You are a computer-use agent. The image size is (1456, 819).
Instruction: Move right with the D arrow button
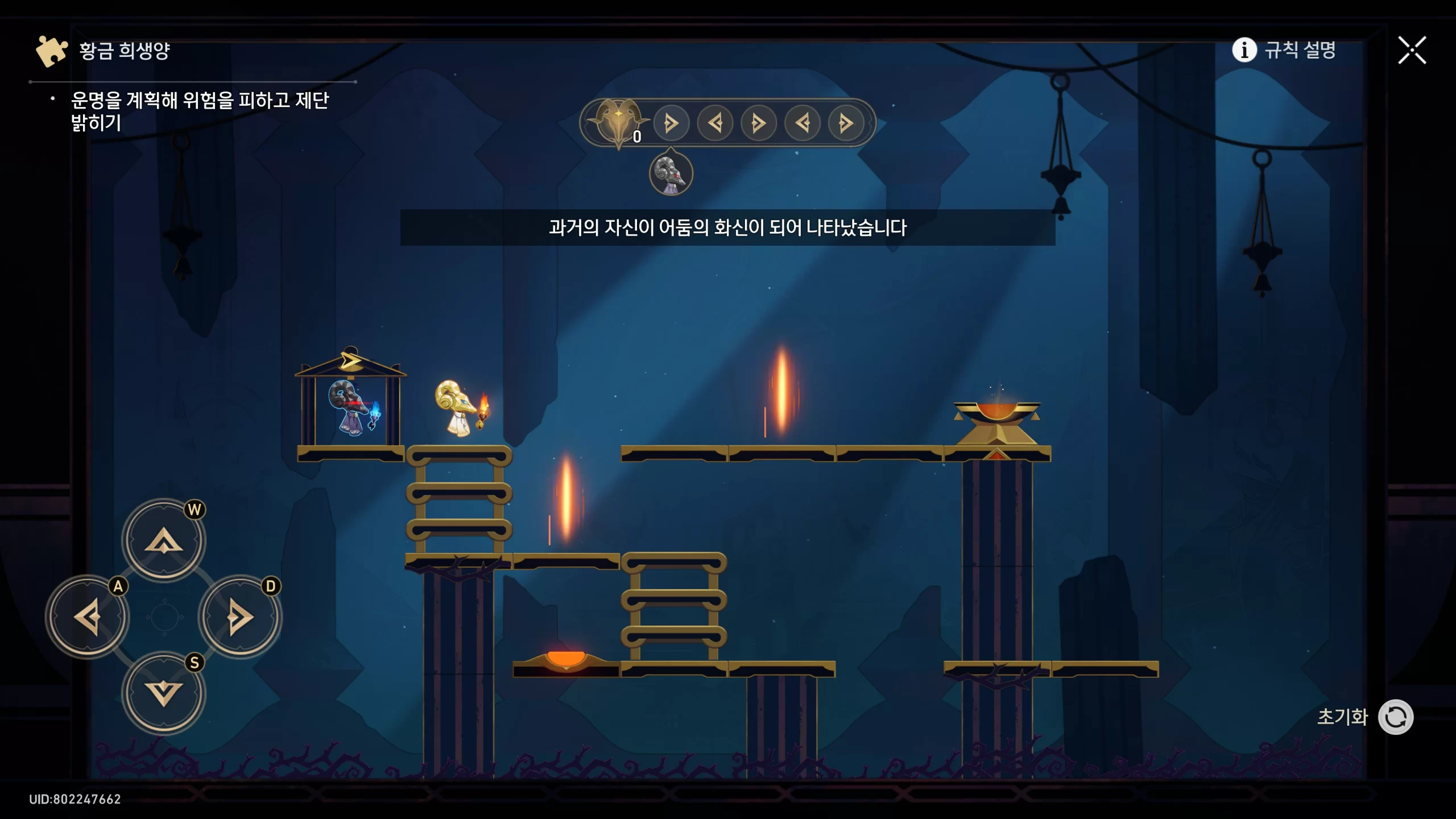pyautogui.click(x=240, y=617)
